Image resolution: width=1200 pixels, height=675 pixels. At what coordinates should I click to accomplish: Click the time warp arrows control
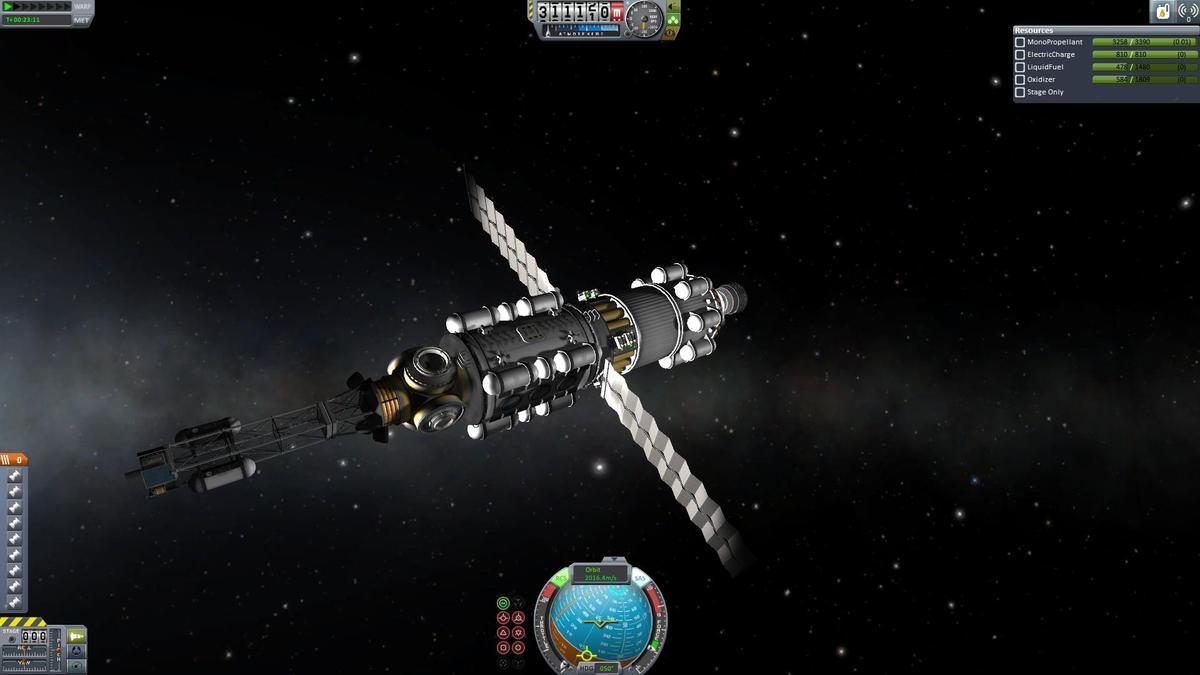(38, 6)
